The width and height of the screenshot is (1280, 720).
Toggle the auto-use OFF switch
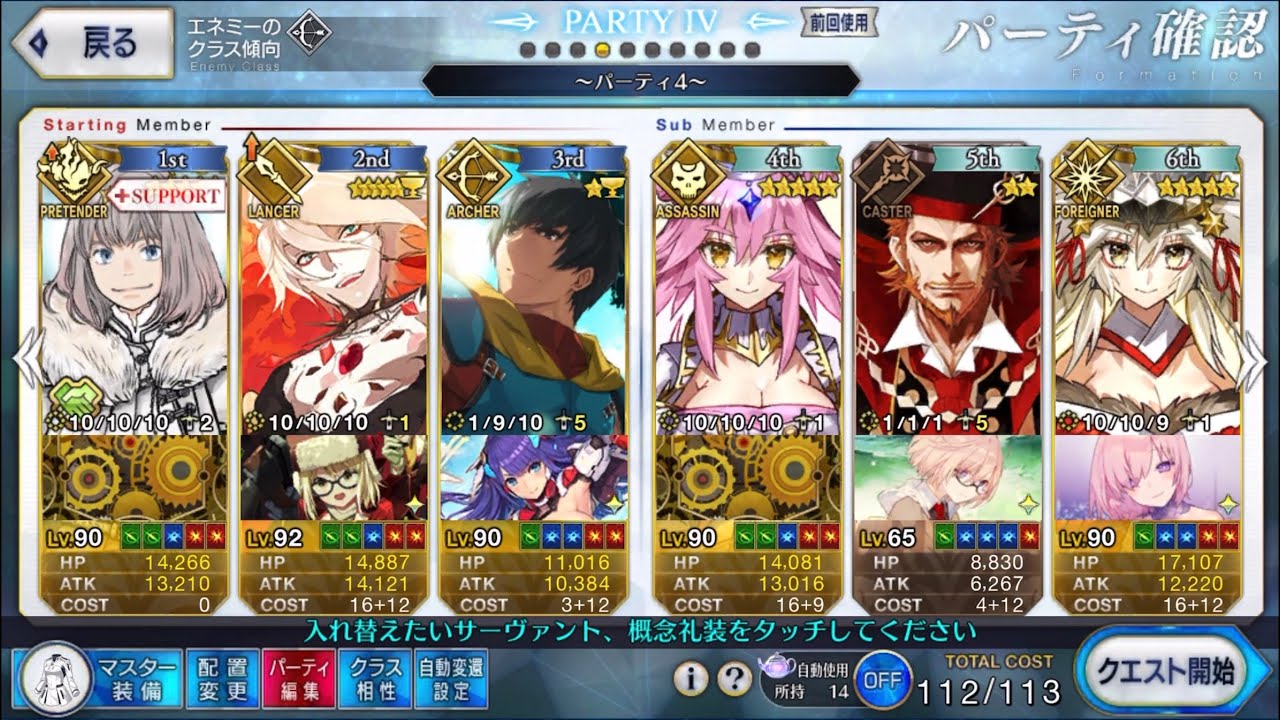tap(881, 679)
